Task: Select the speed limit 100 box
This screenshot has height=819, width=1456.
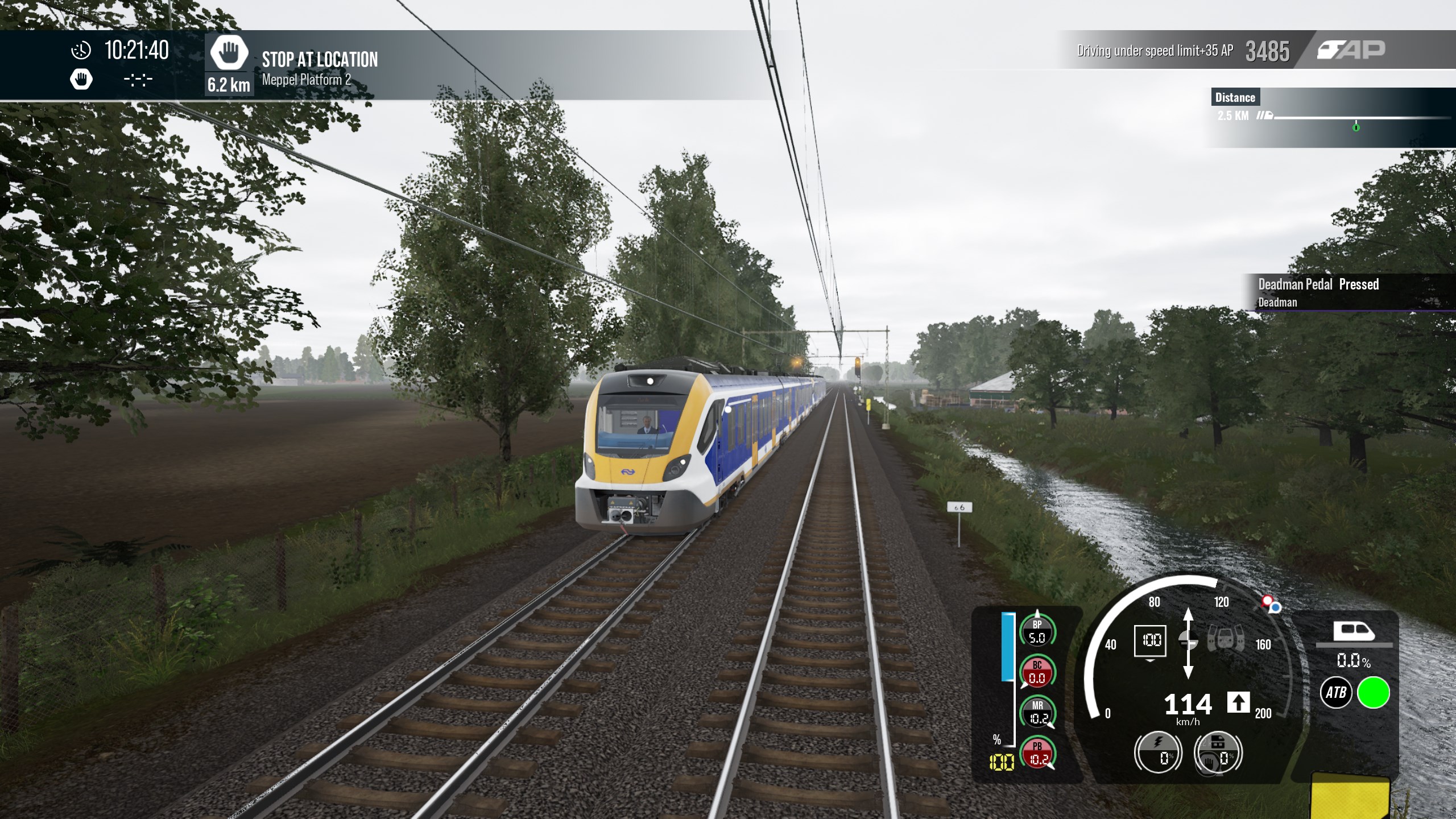Action: click(x=1150, y=640)
